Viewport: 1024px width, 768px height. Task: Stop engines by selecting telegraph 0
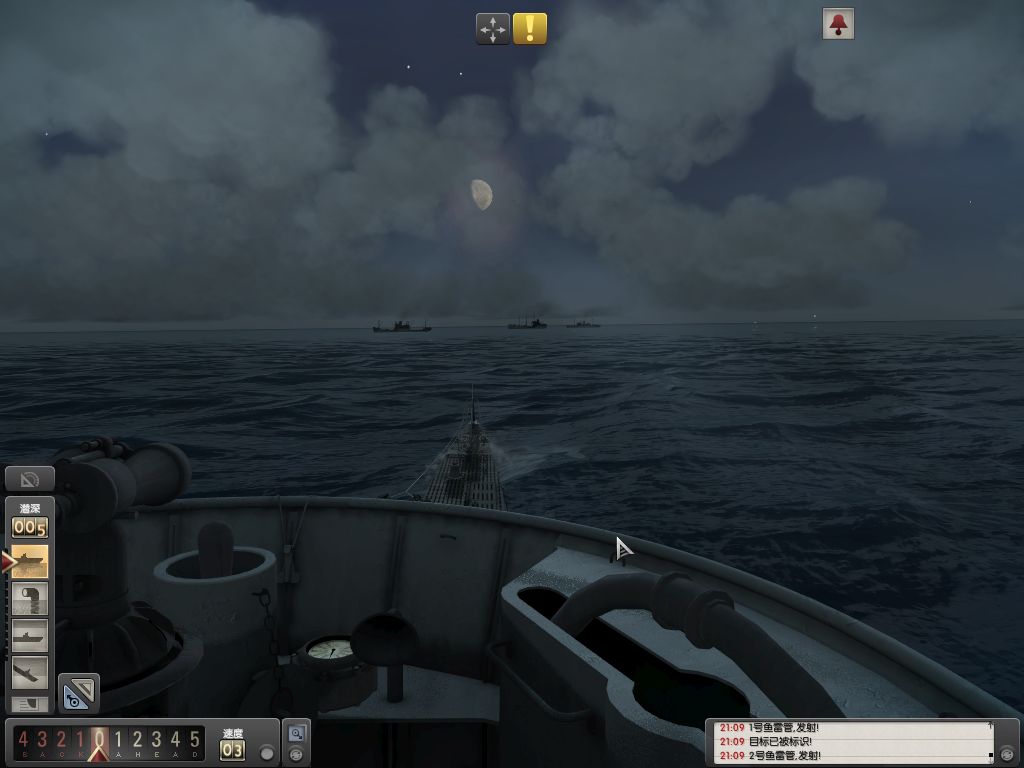coord(99,741)
